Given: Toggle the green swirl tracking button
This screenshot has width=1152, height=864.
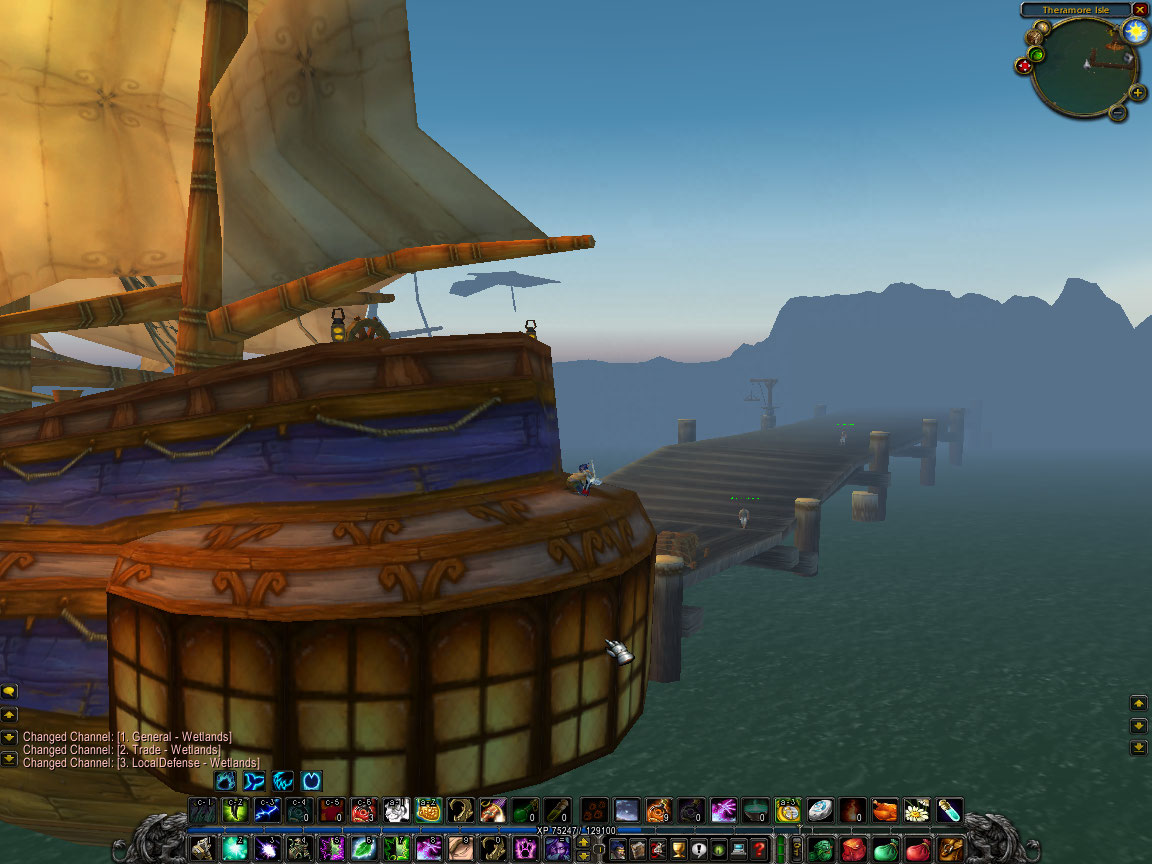Looking at the screenshot, I should (x=1037, y=55).
